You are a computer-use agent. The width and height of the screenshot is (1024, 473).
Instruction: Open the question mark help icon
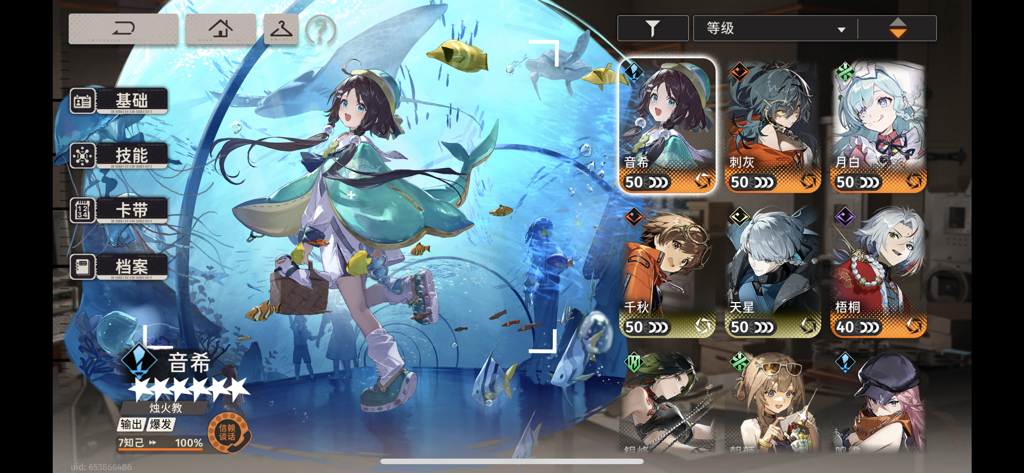click(x=320, y=31)
